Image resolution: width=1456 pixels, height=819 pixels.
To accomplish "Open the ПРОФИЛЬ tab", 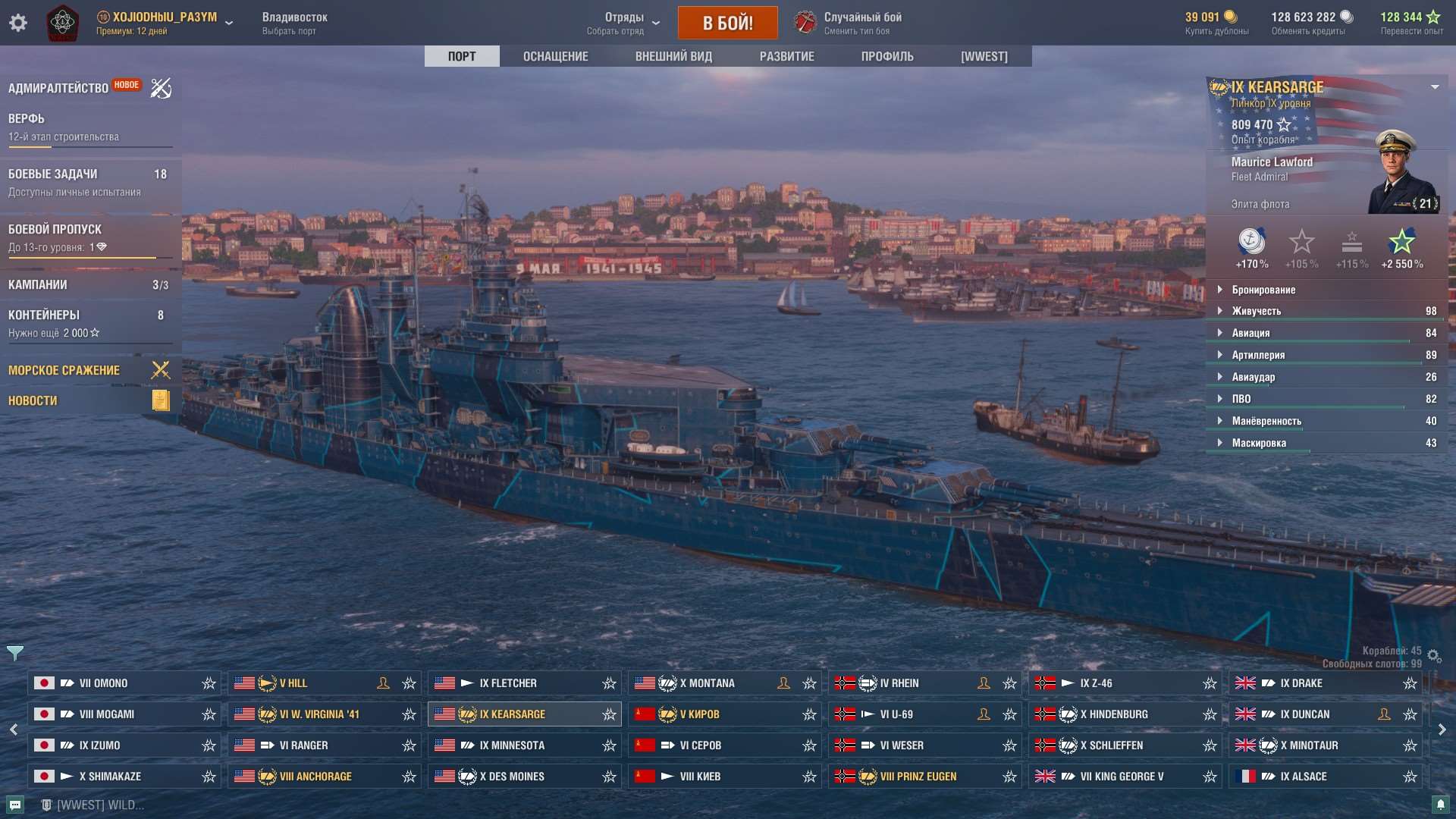I will pyautogui.click(x=887, y=55).
